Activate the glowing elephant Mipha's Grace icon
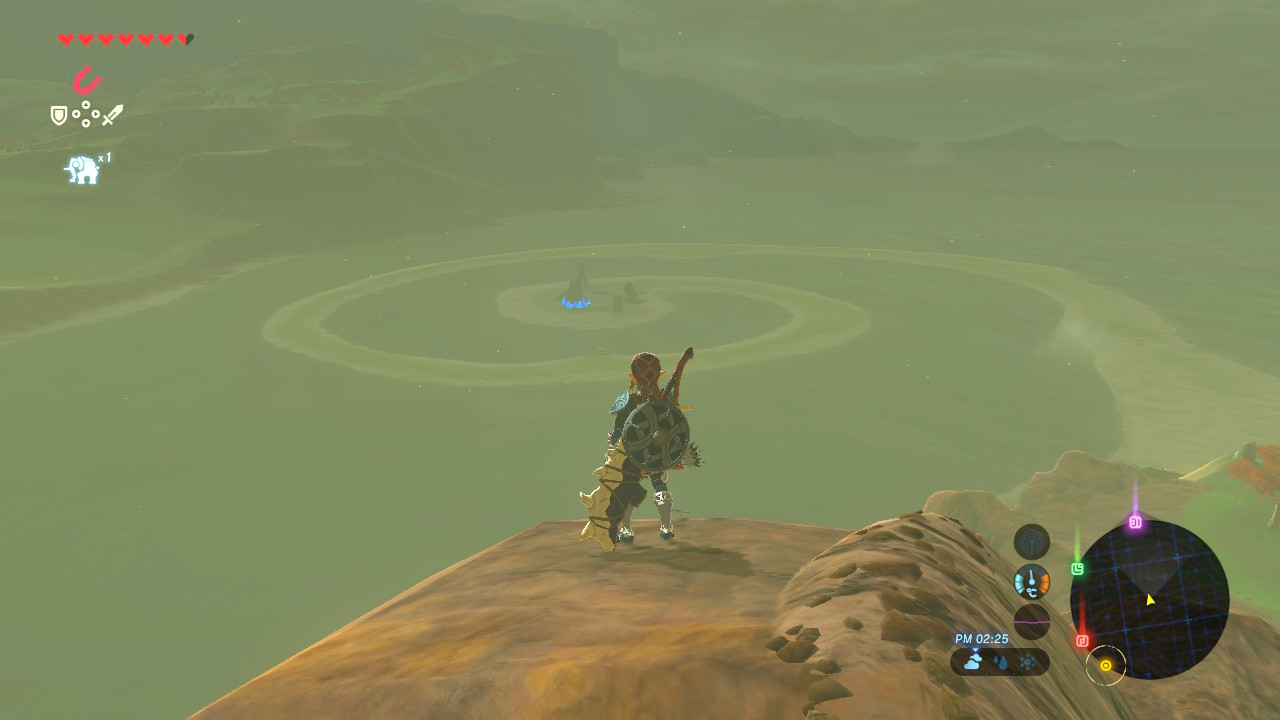 tap(83, 170)
